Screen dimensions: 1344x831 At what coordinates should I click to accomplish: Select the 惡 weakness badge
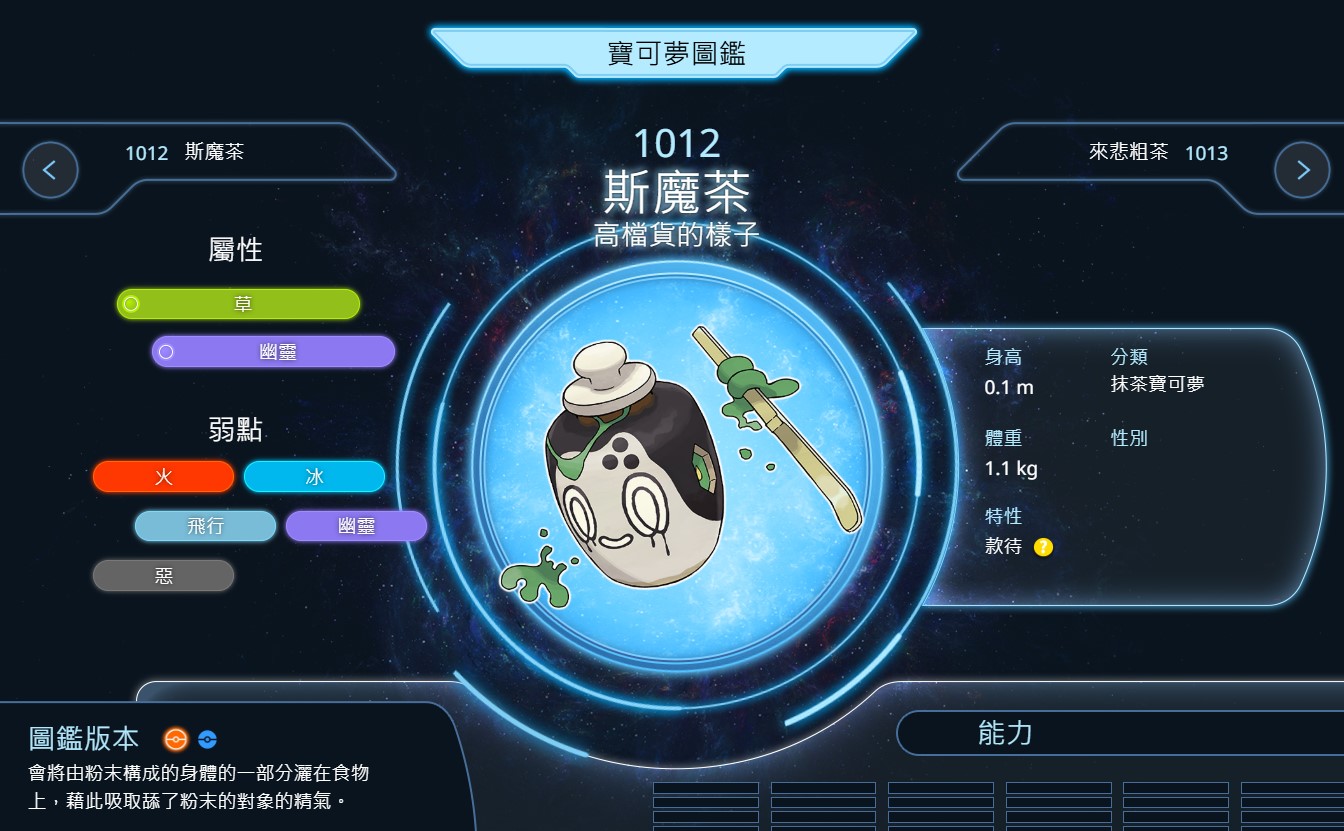[164, 576]
